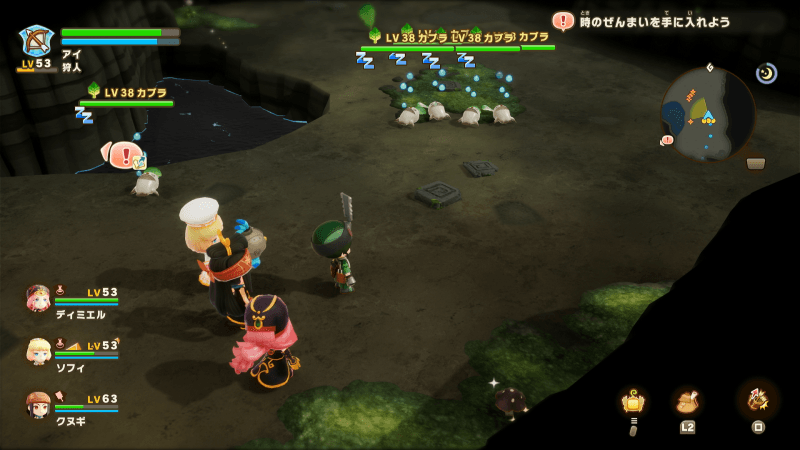Image resolution: width=800 pixels, height=450 pixels.
Task: Use the item pouch icon
Action: pos(687,402)
